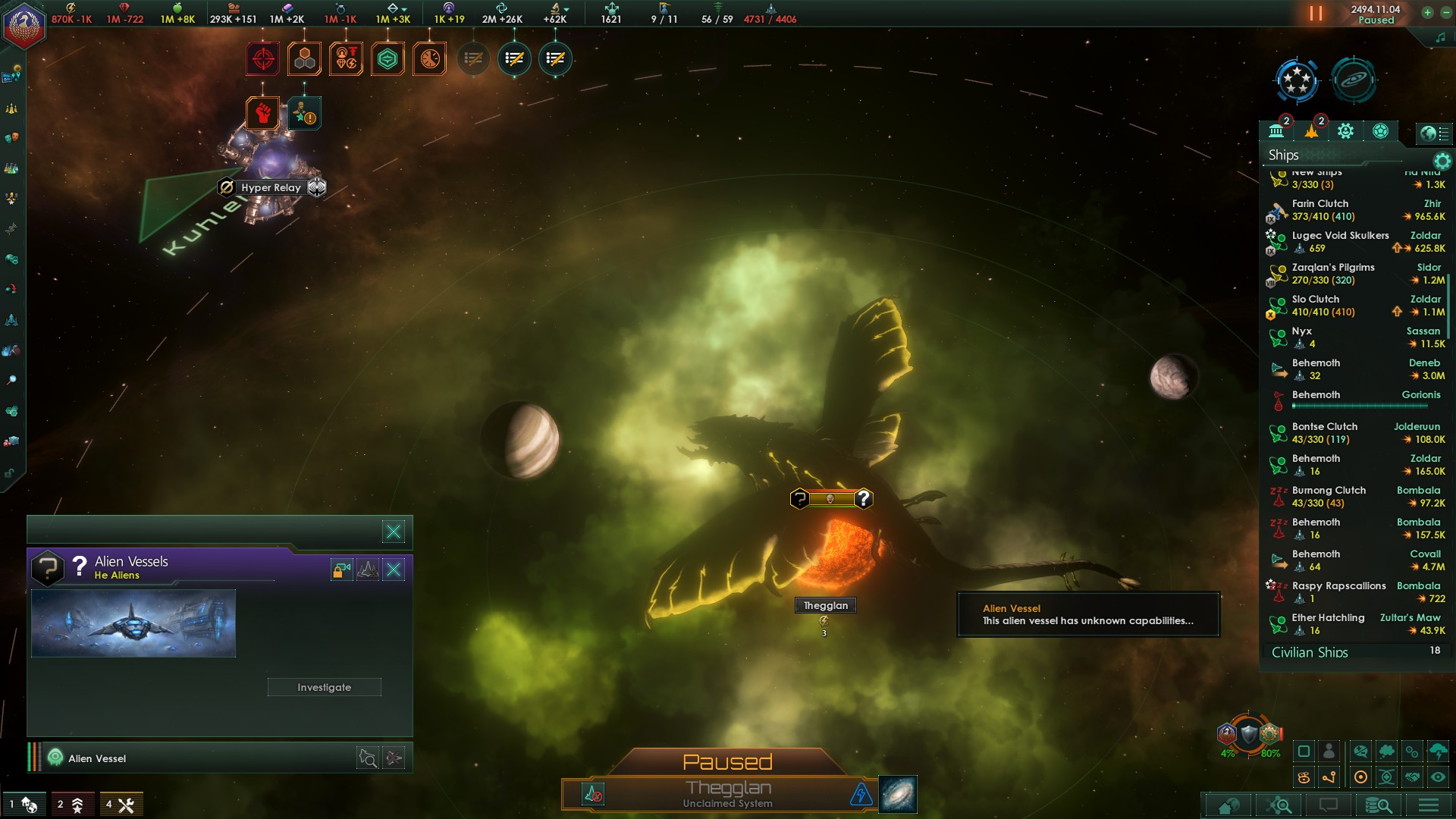
Task: Choose the Lugec Void Skulkers fleet
Action: click(x=1356, y=242)
